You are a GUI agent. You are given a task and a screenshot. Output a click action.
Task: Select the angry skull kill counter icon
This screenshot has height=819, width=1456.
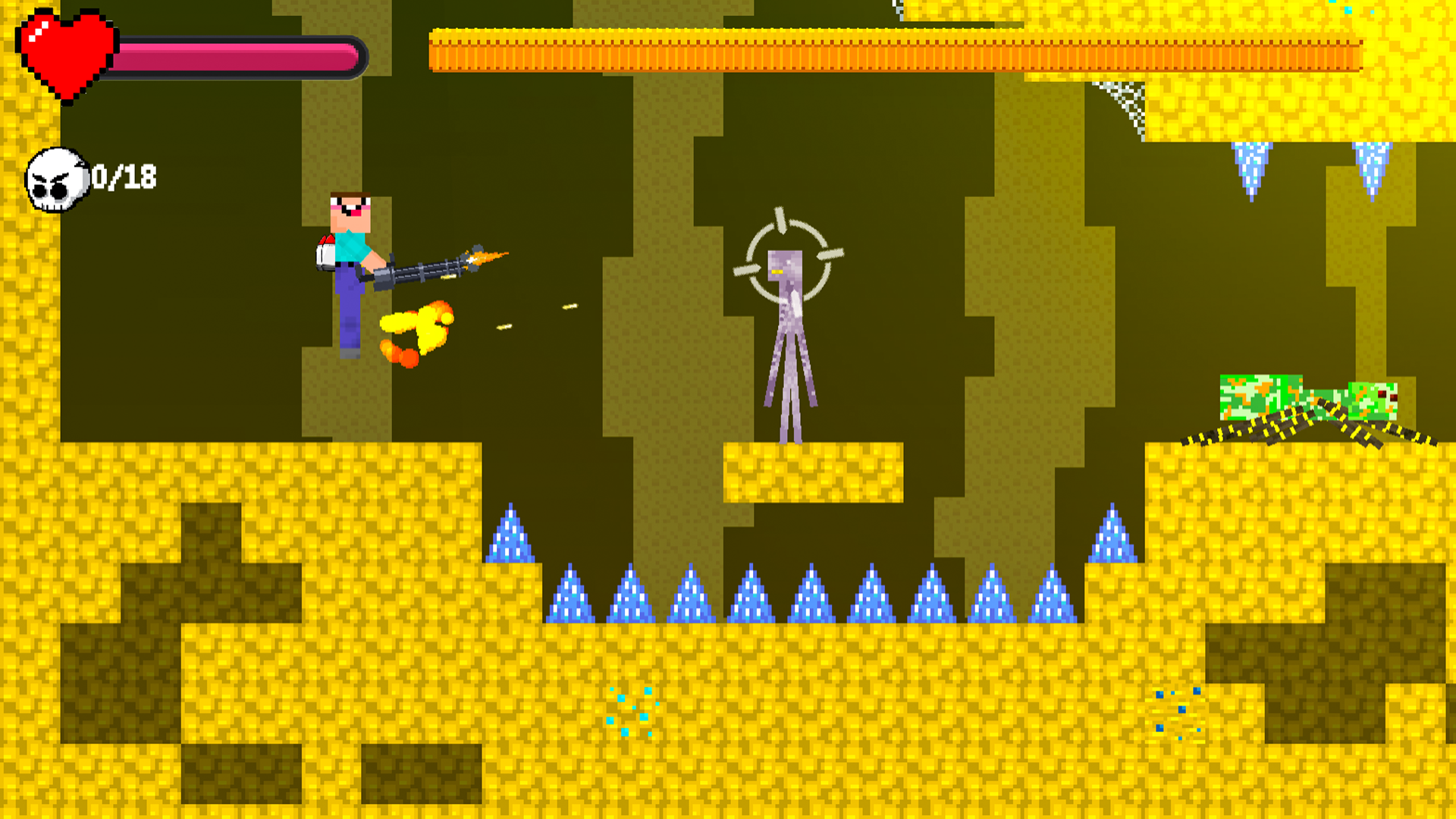click(57, 178)
